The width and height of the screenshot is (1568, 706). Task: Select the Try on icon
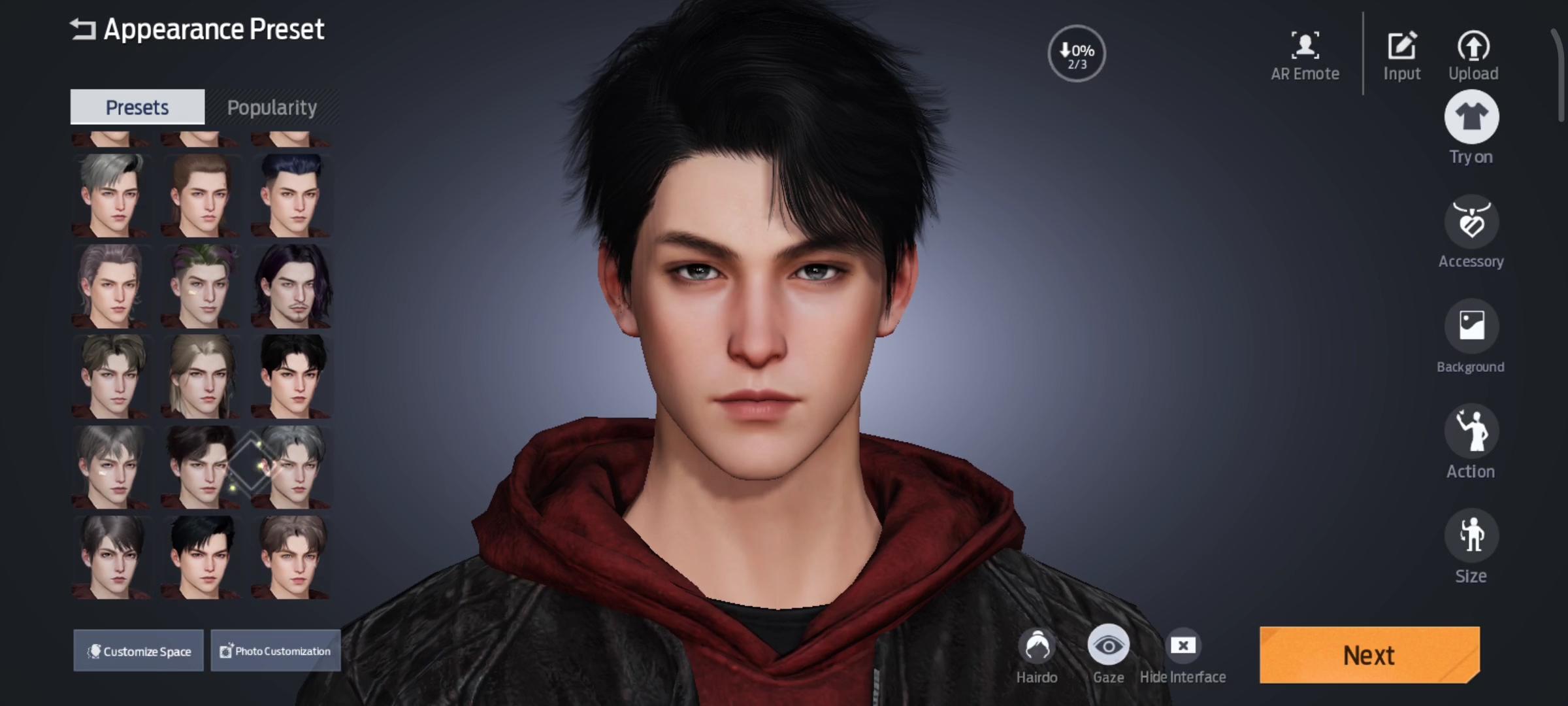1471,116
